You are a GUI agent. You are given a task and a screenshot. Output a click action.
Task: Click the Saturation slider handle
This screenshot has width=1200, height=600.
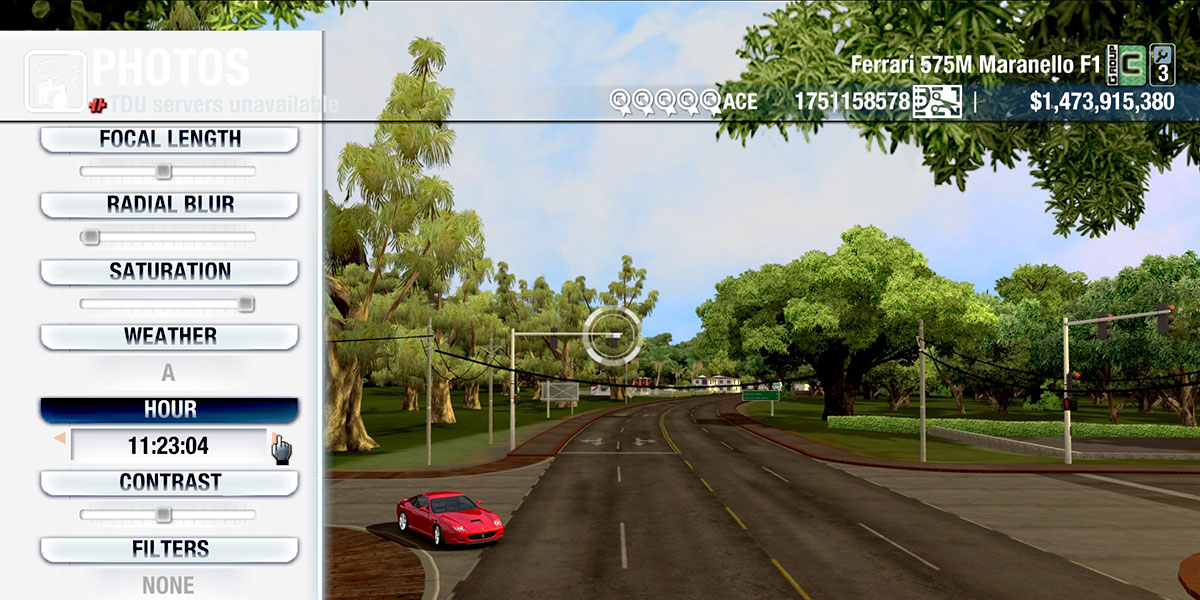(x=246, y=304)
